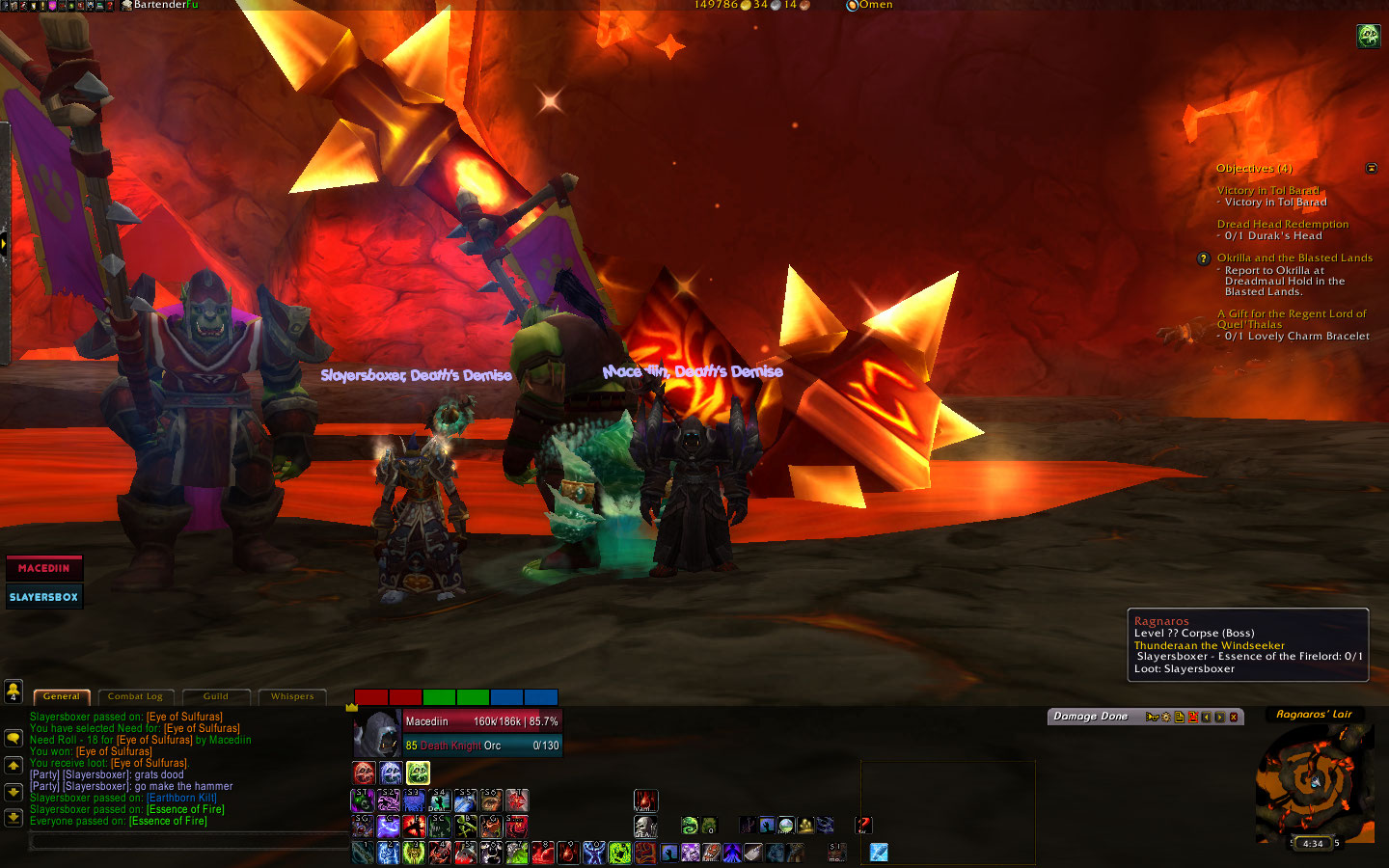1389x868 pixels.
Task: Switch to the Combat Log chat tab
Action: pos(135,696)
